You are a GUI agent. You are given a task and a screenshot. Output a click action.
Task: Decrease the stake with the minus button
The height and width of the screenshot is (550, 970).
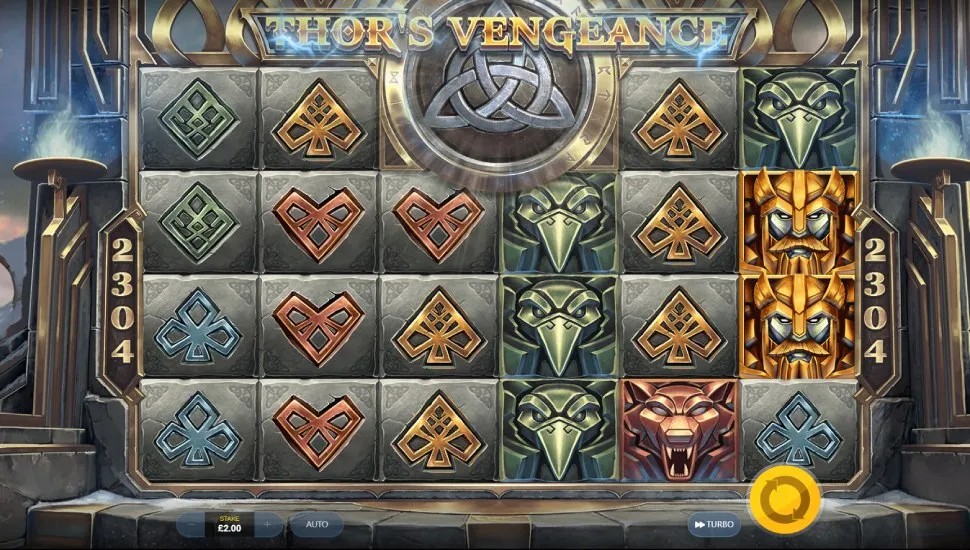[x=192, y=524]
